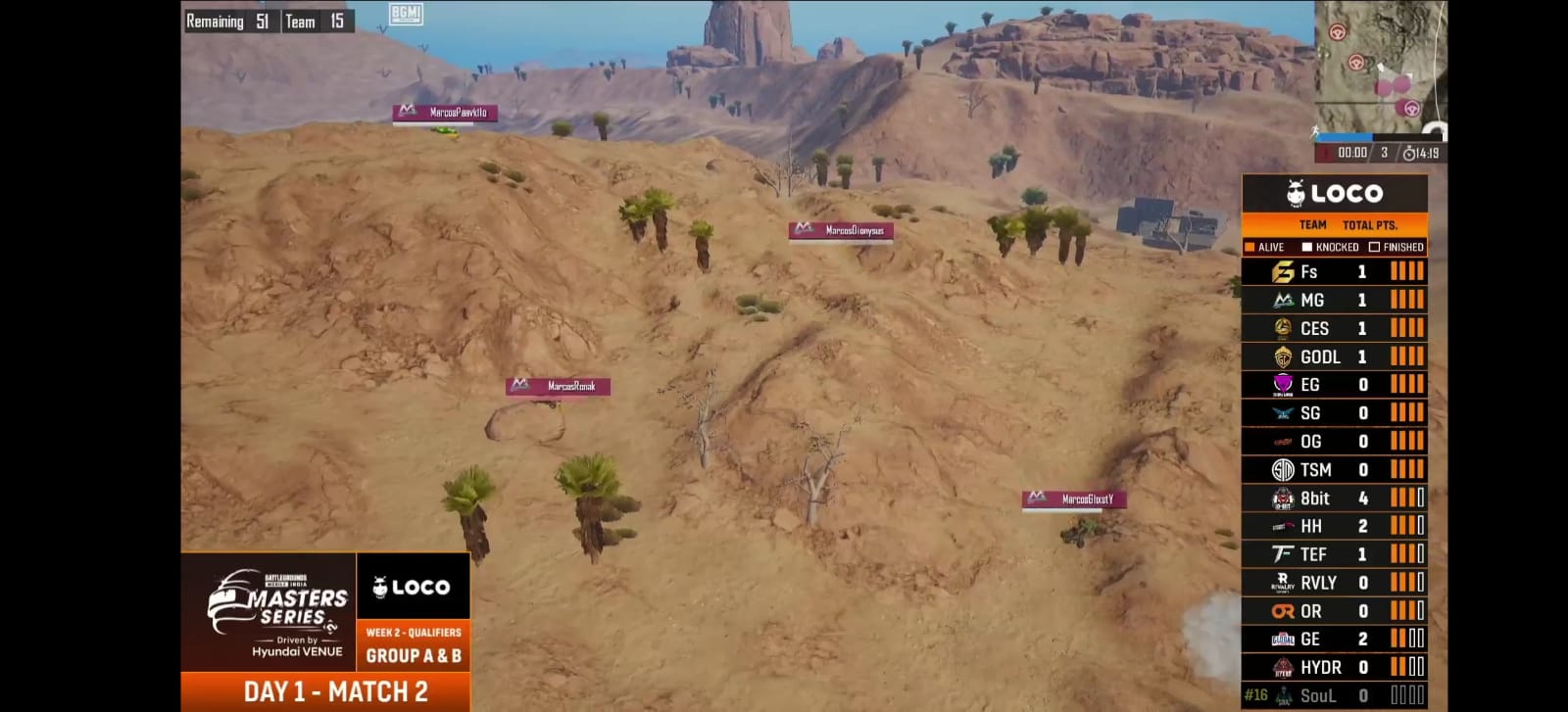Select the SouL team row
The width and height of the screenshot is (1568, 712).
click(1334, 695)
